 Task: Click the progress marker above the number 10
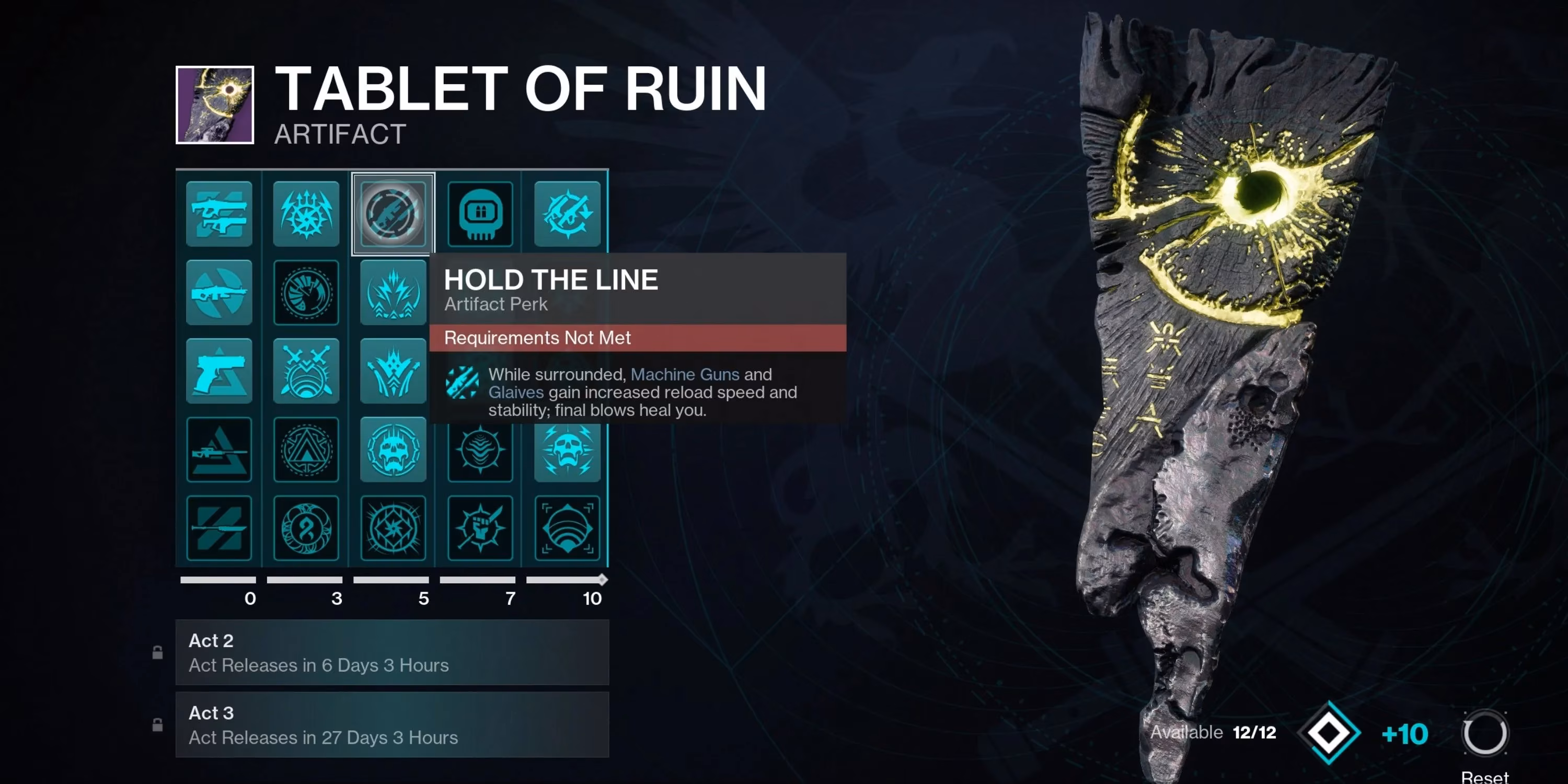(x=602, y=580)
